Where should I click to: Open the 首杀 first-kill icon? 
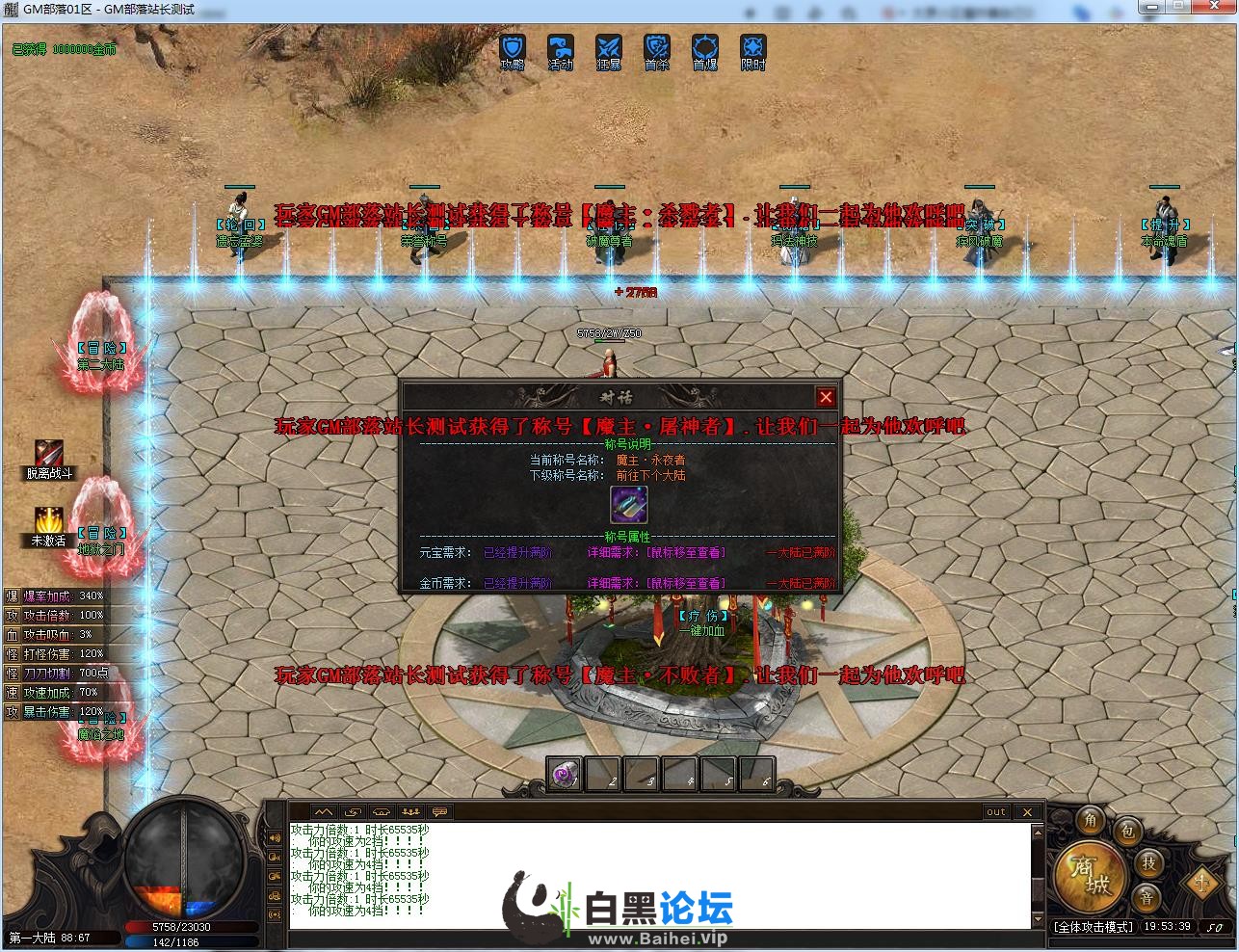657,49
